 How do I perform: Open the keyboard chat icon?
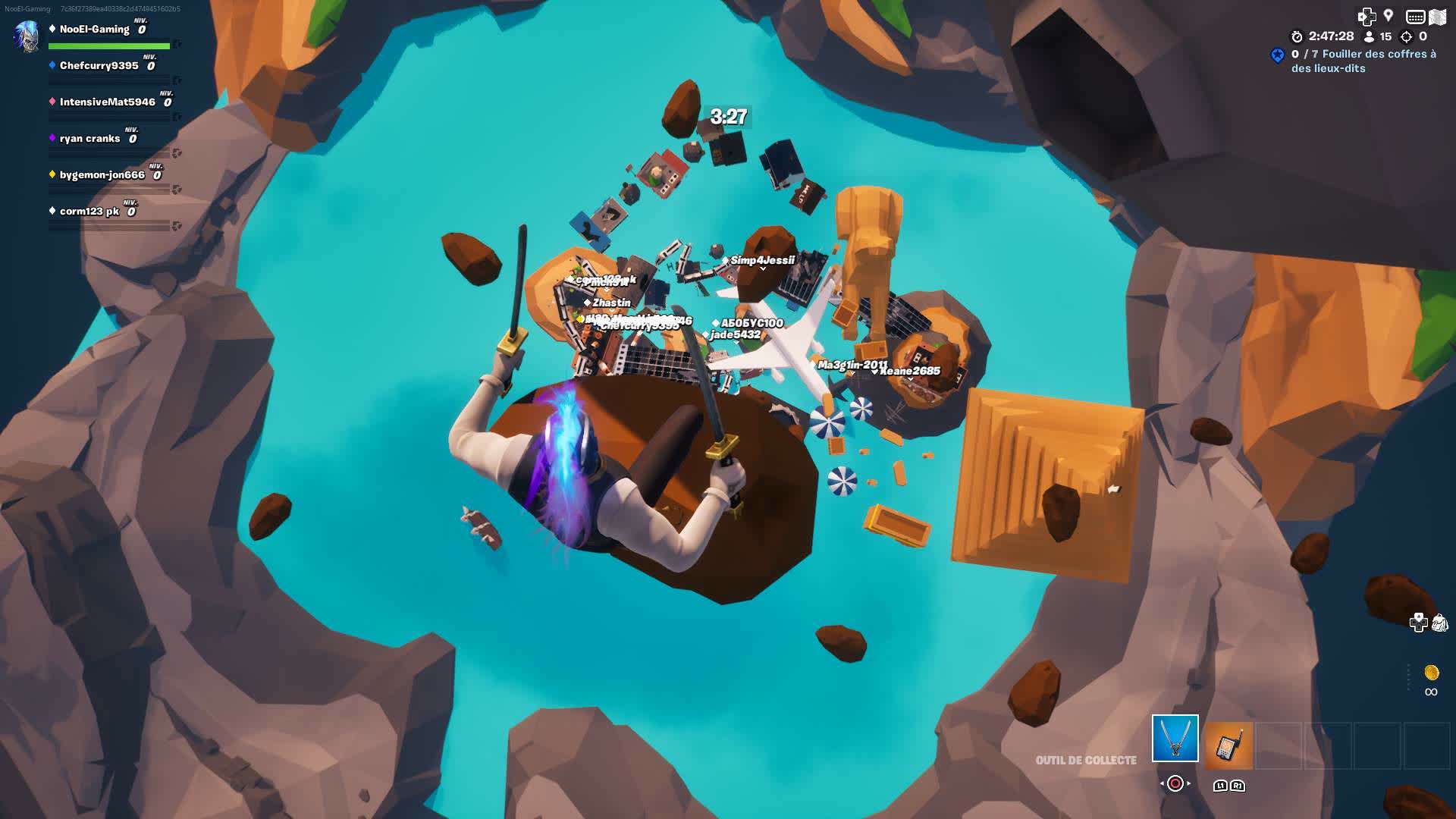(1415, 17)
